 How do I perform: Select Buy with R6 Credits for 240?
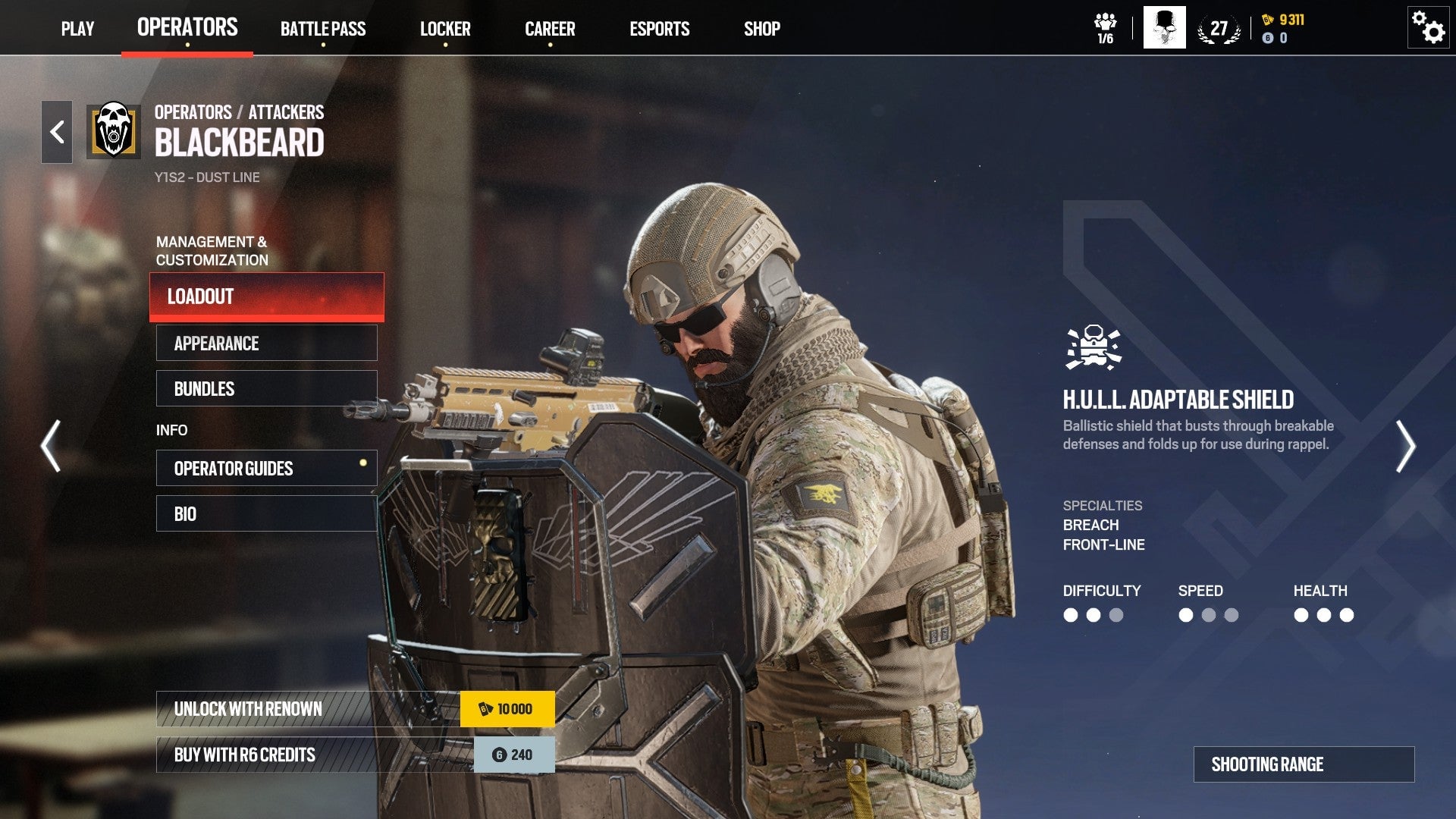pos(303,755)
